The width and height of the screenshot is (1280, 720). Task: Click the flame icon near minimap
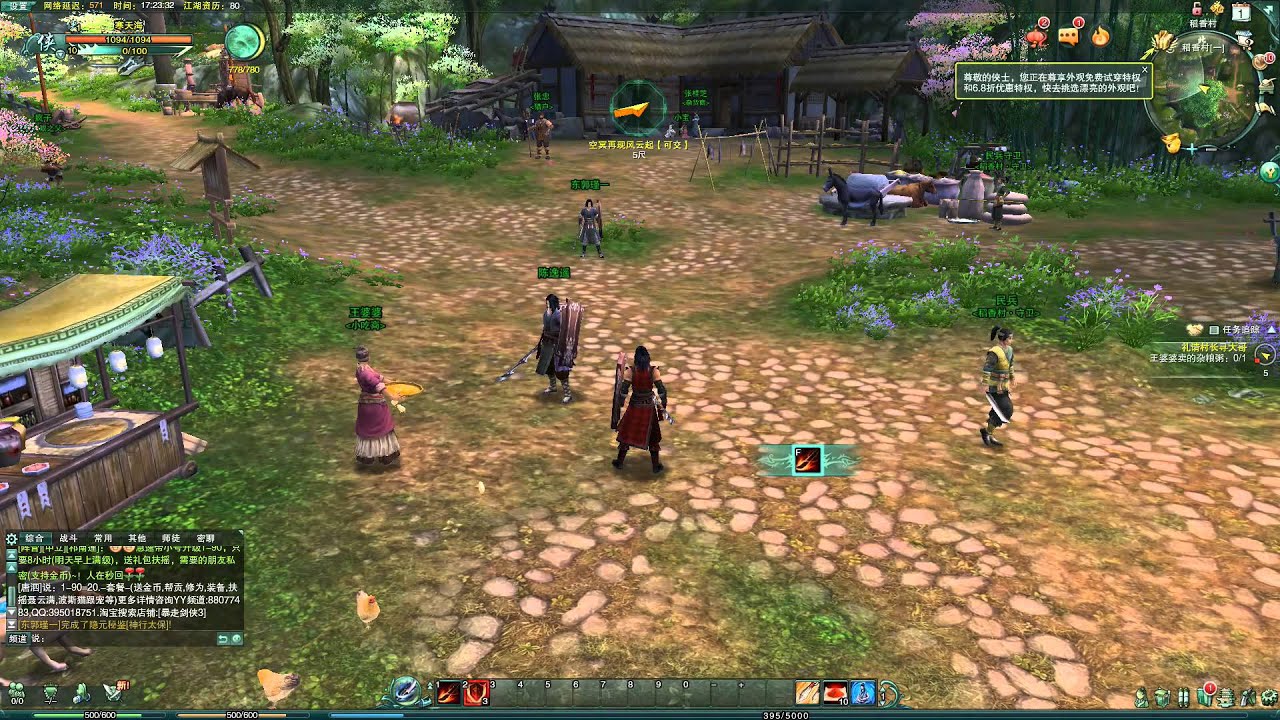[x=1101, y=37]
